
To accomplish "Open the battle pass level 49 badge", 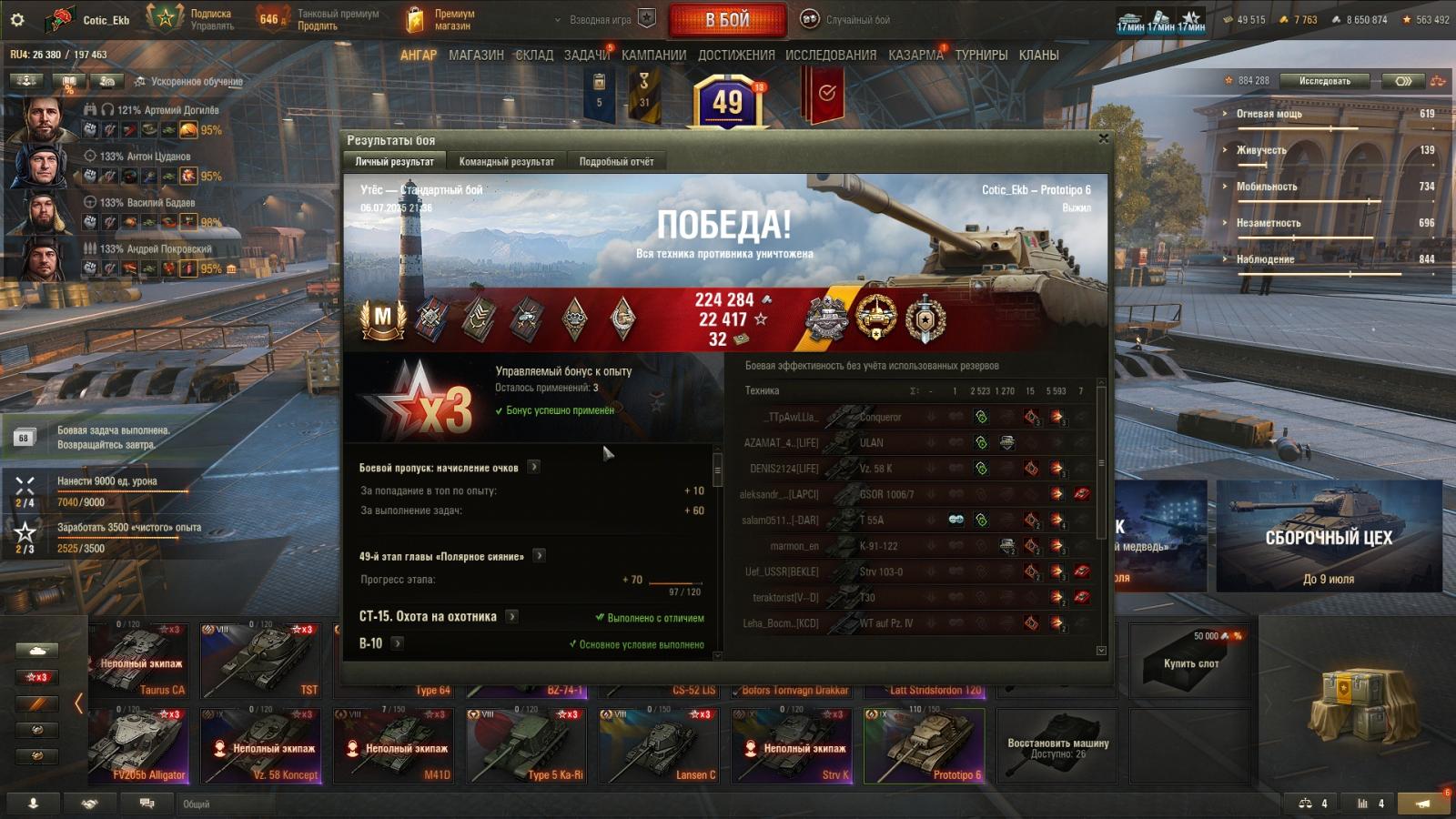I will [x=727, y=101].
